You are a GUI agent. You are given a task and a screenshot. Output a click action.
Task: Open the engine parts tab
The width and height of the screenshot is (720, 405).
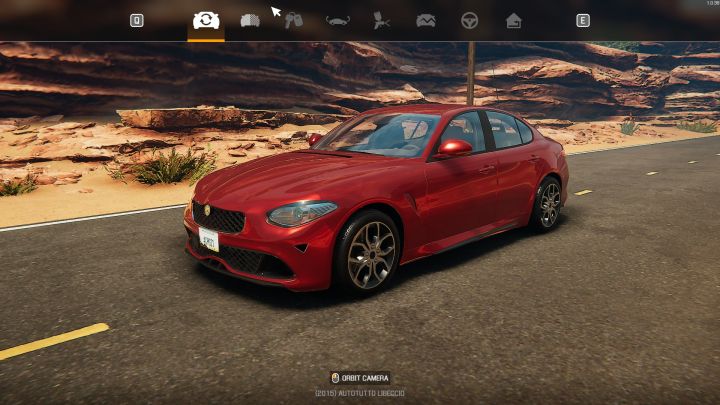click(250, 20)
